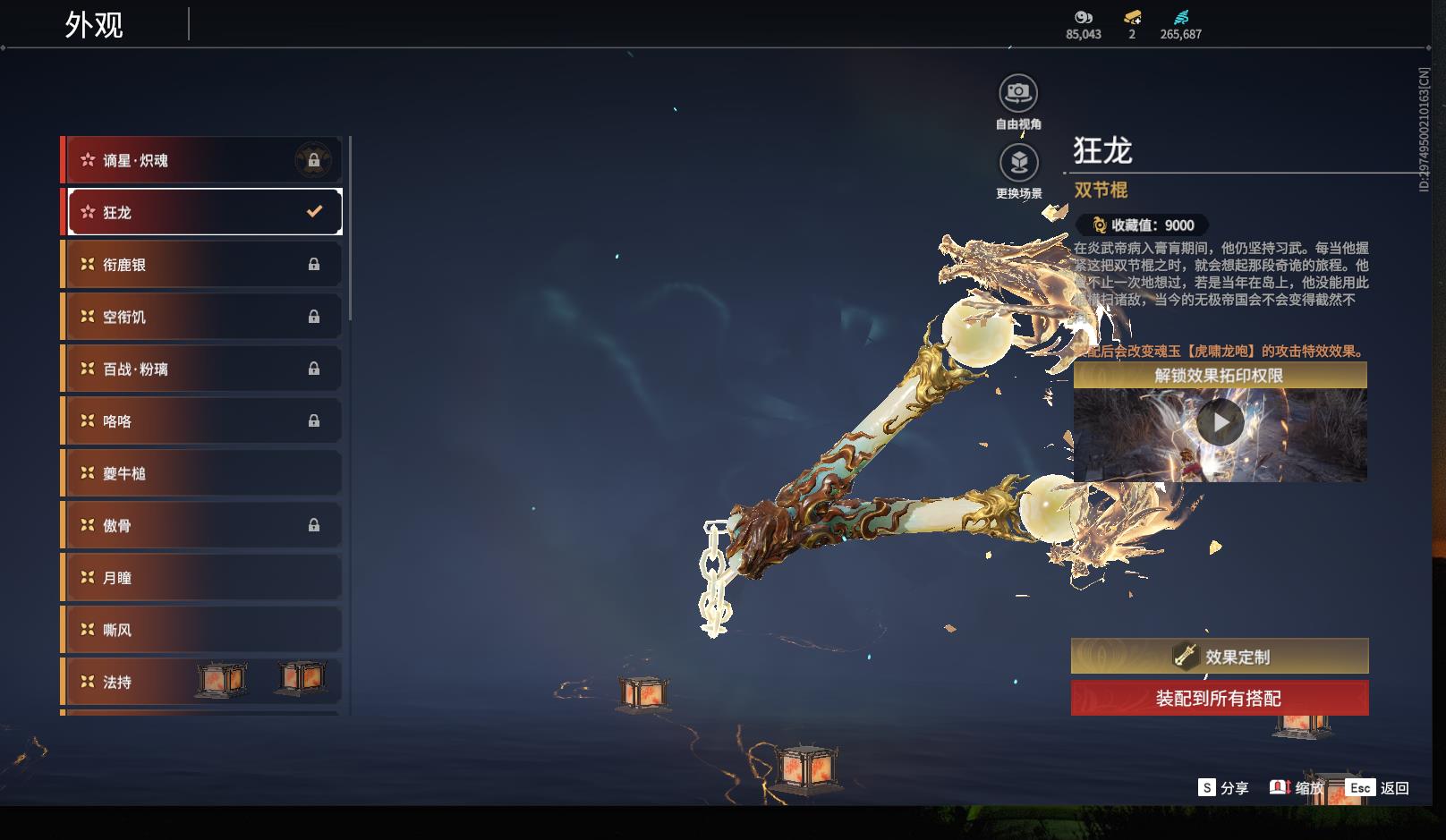Click 返回 to go back
1446x840 pixels.
tap(1378, 788)
